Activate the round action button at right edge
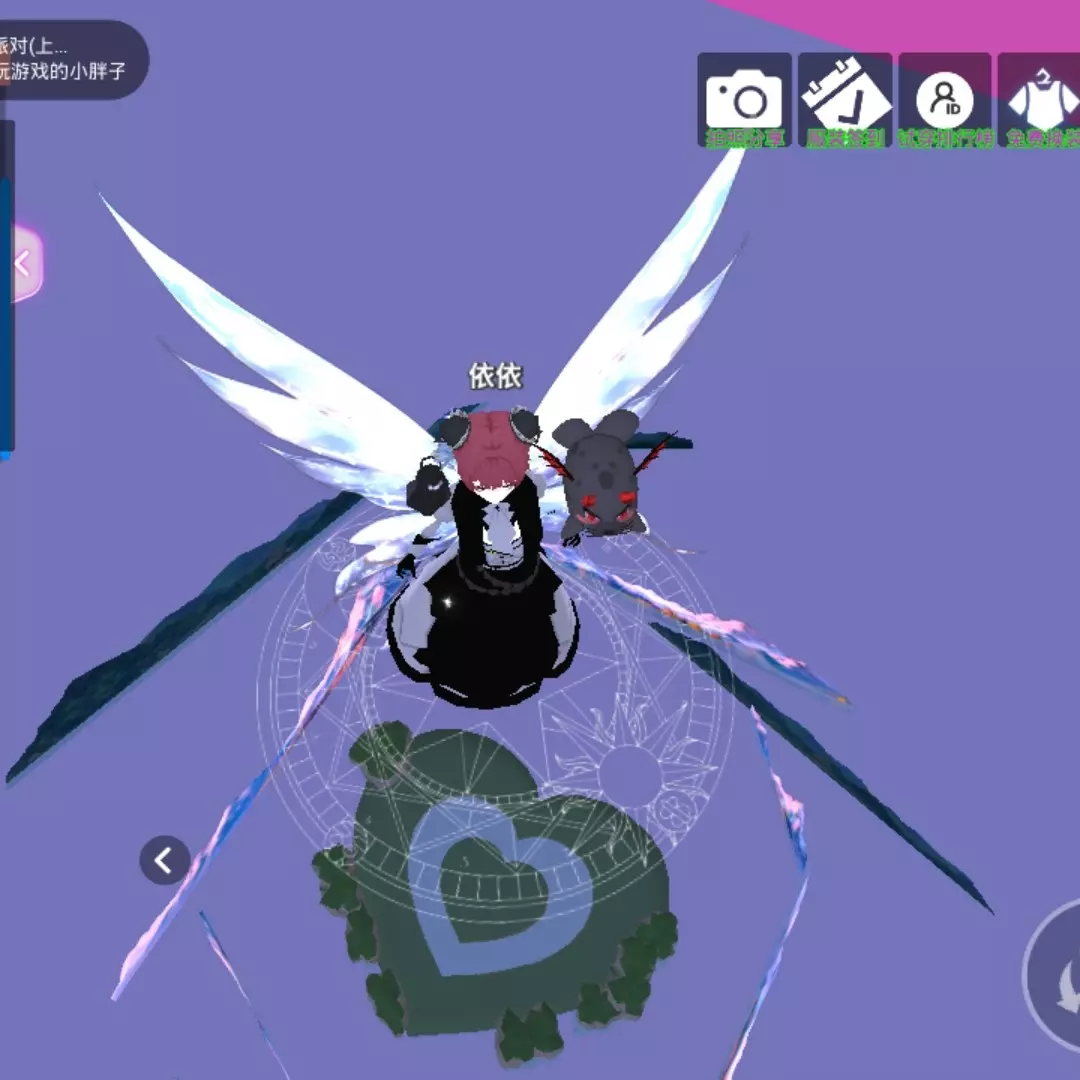Image resolution: width=1080 pixels, height=1080 pixels. 1055,975
